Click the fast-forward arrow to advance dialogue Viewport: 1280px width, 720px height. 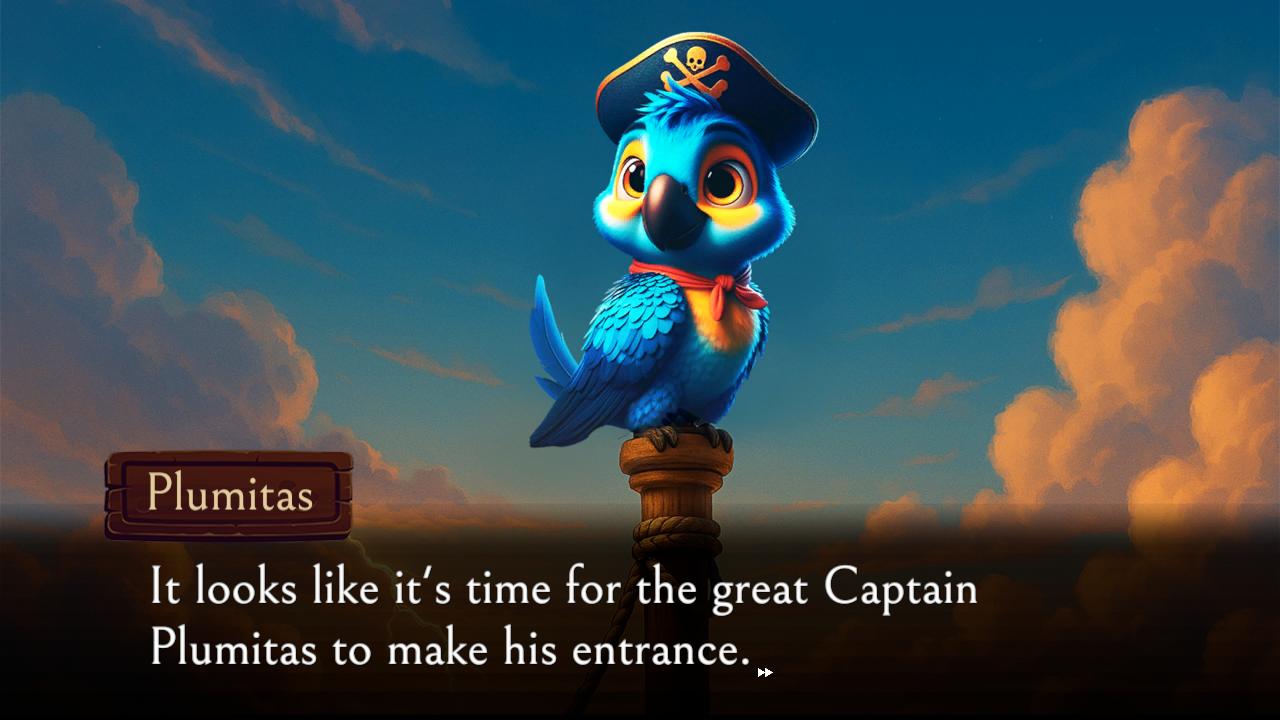click(x=764, y=672)
